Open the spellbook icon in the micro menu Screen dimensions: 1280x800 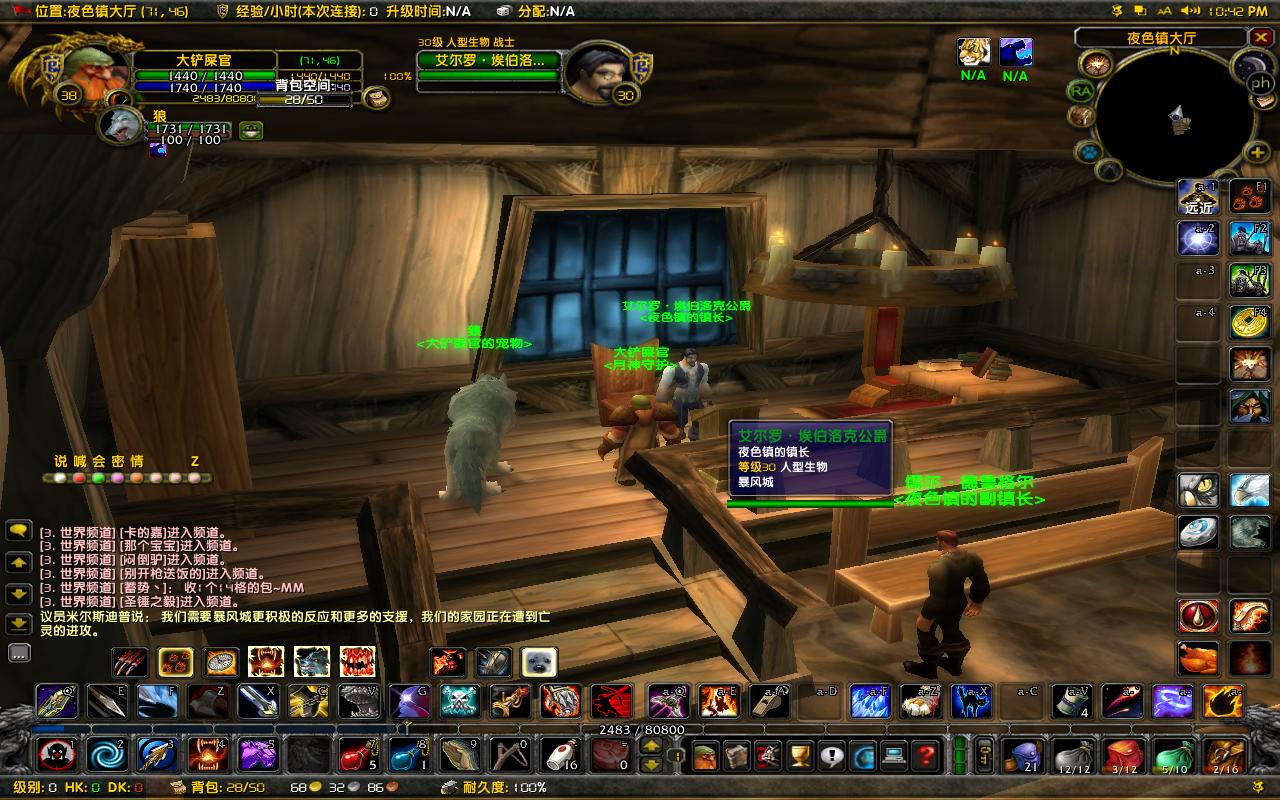[735, 755]
